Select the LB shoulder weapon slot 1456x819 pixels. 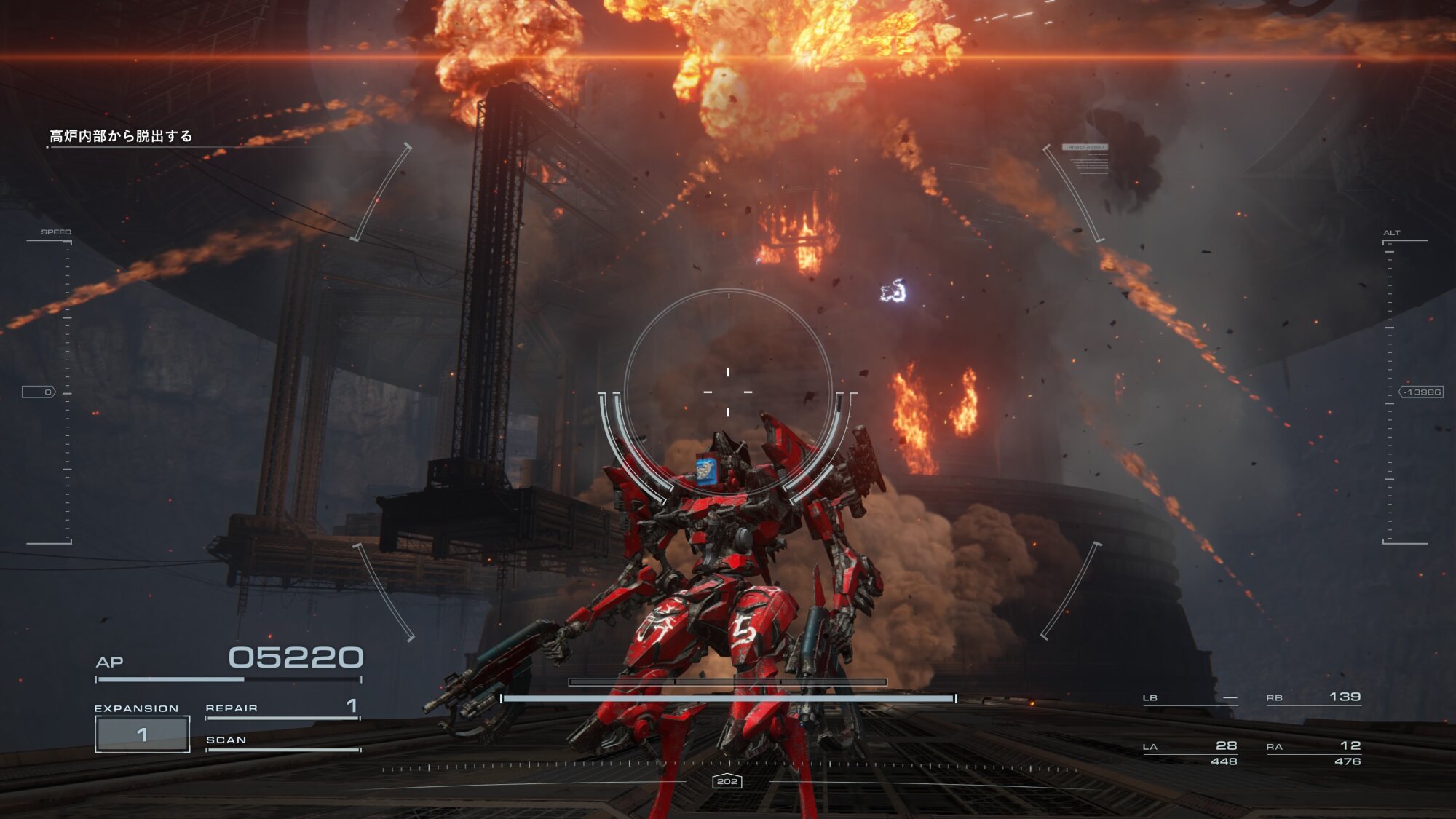(1190, 698)
